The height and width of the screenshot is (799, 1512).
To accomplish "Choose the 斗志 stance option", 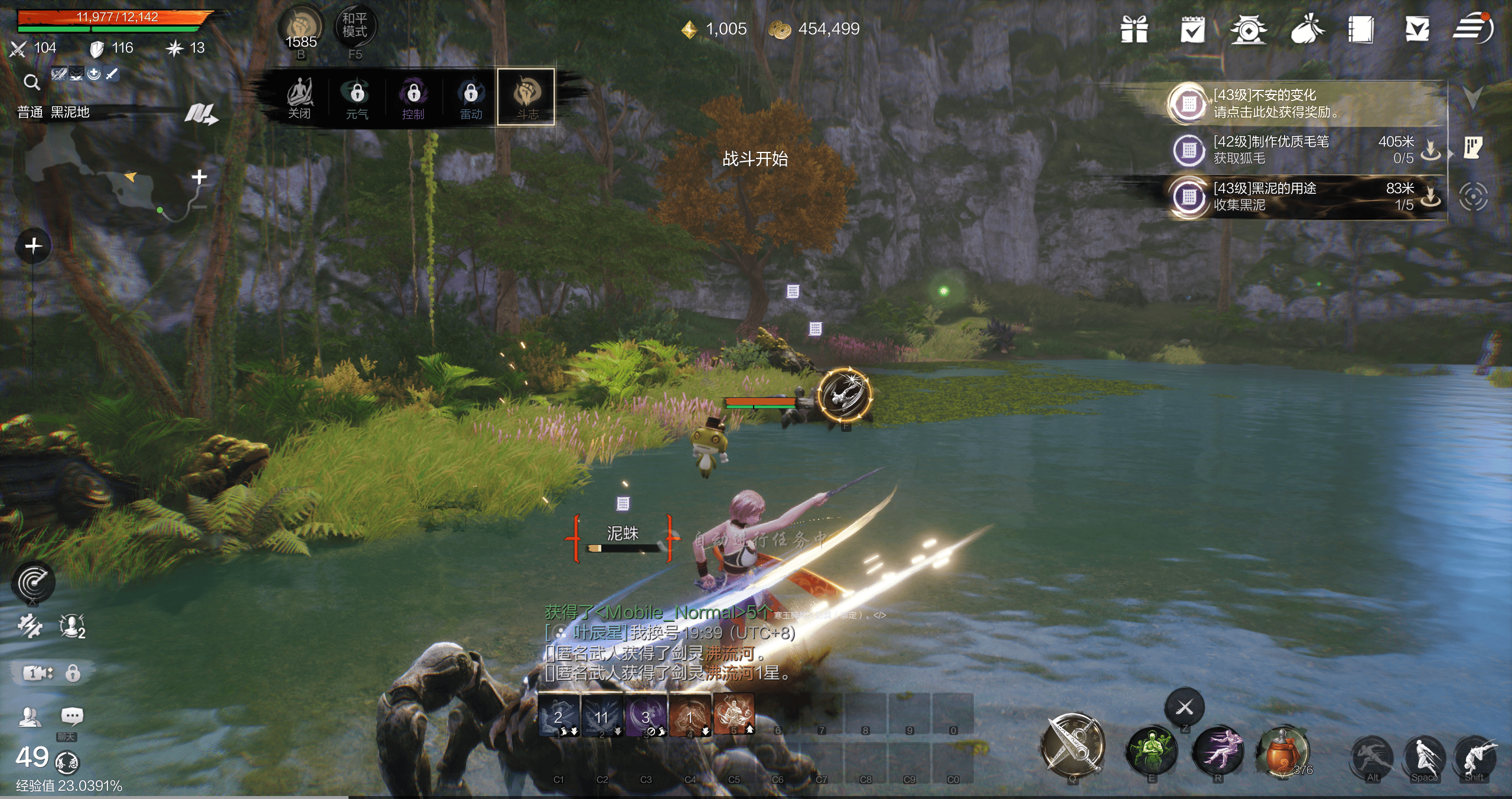I will [x=526, y=98].
